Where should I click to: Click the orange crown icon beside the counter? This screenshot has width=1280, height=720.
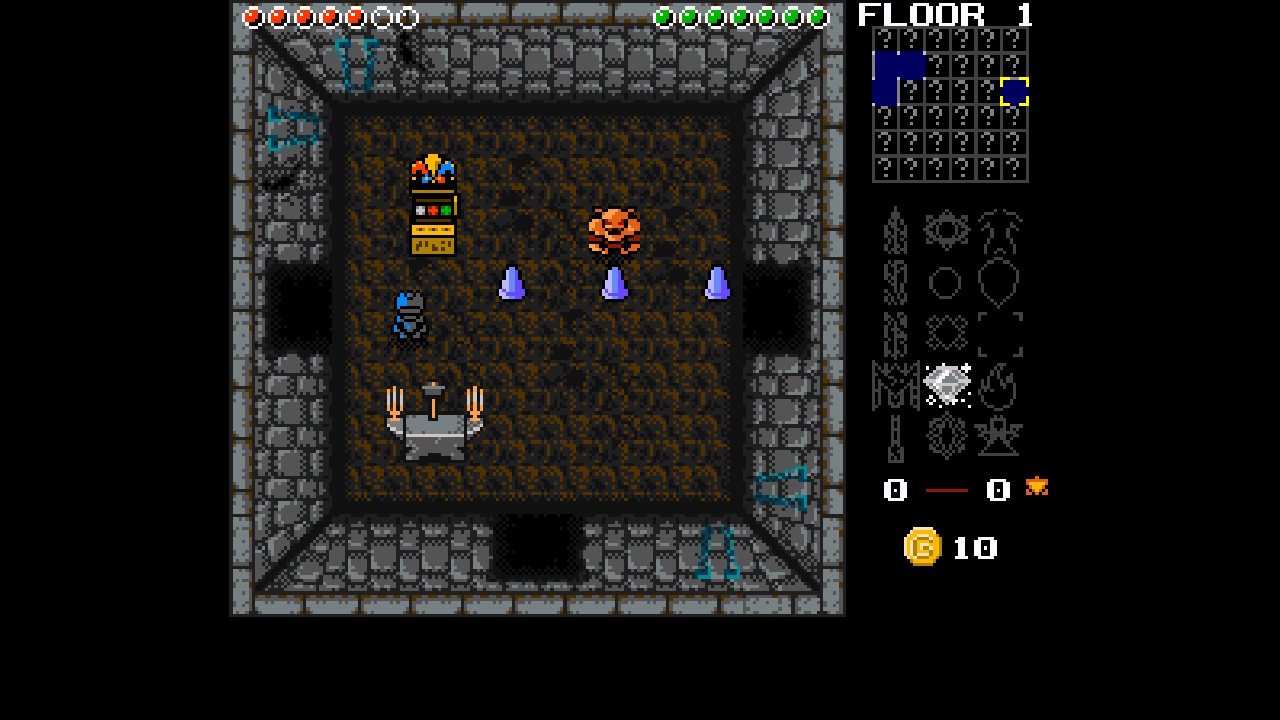[x=1036, y=489]
